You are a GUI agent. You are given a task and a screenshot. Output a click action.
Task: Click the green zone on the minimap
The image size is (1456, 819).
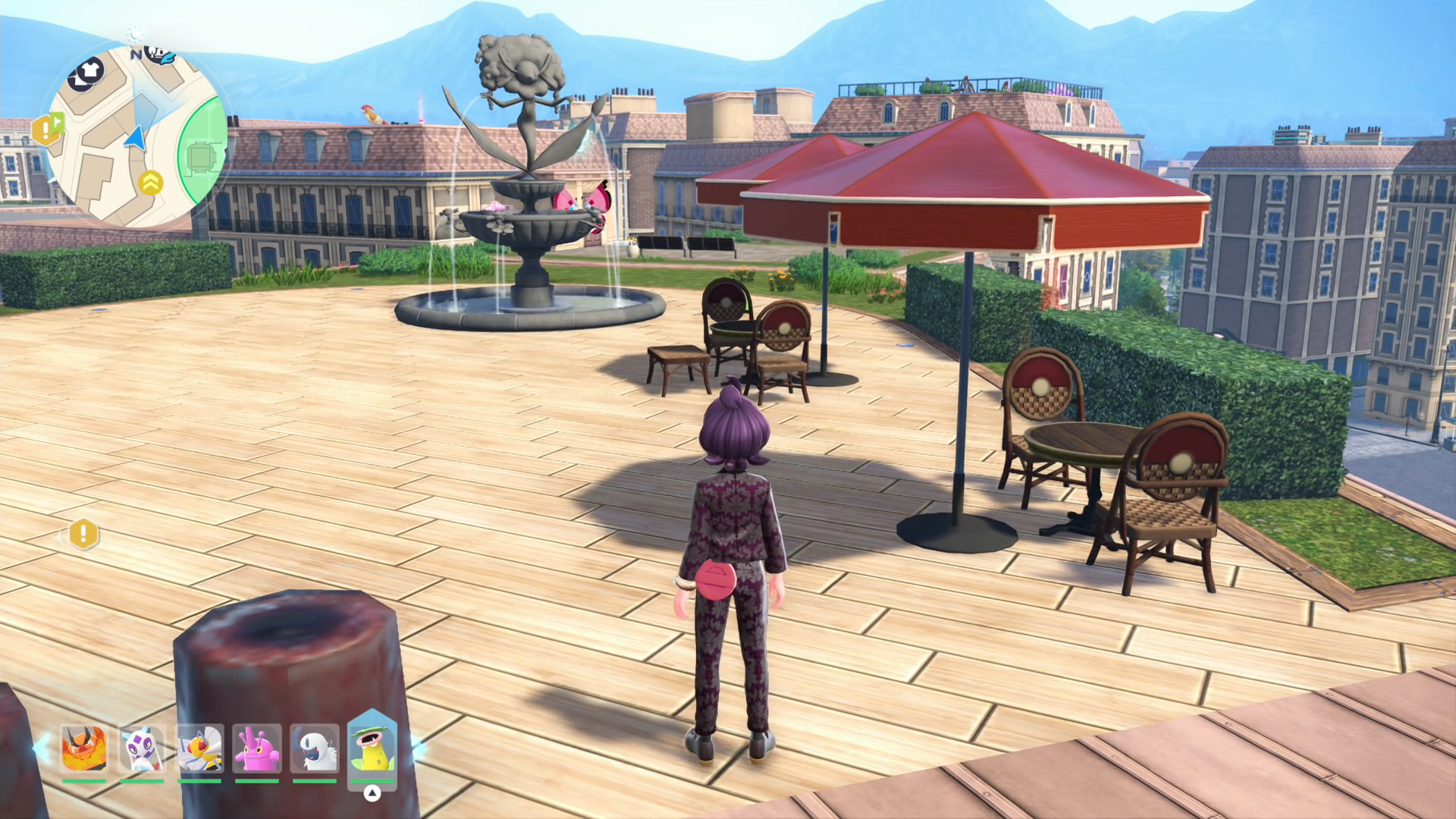coord(203,155)
